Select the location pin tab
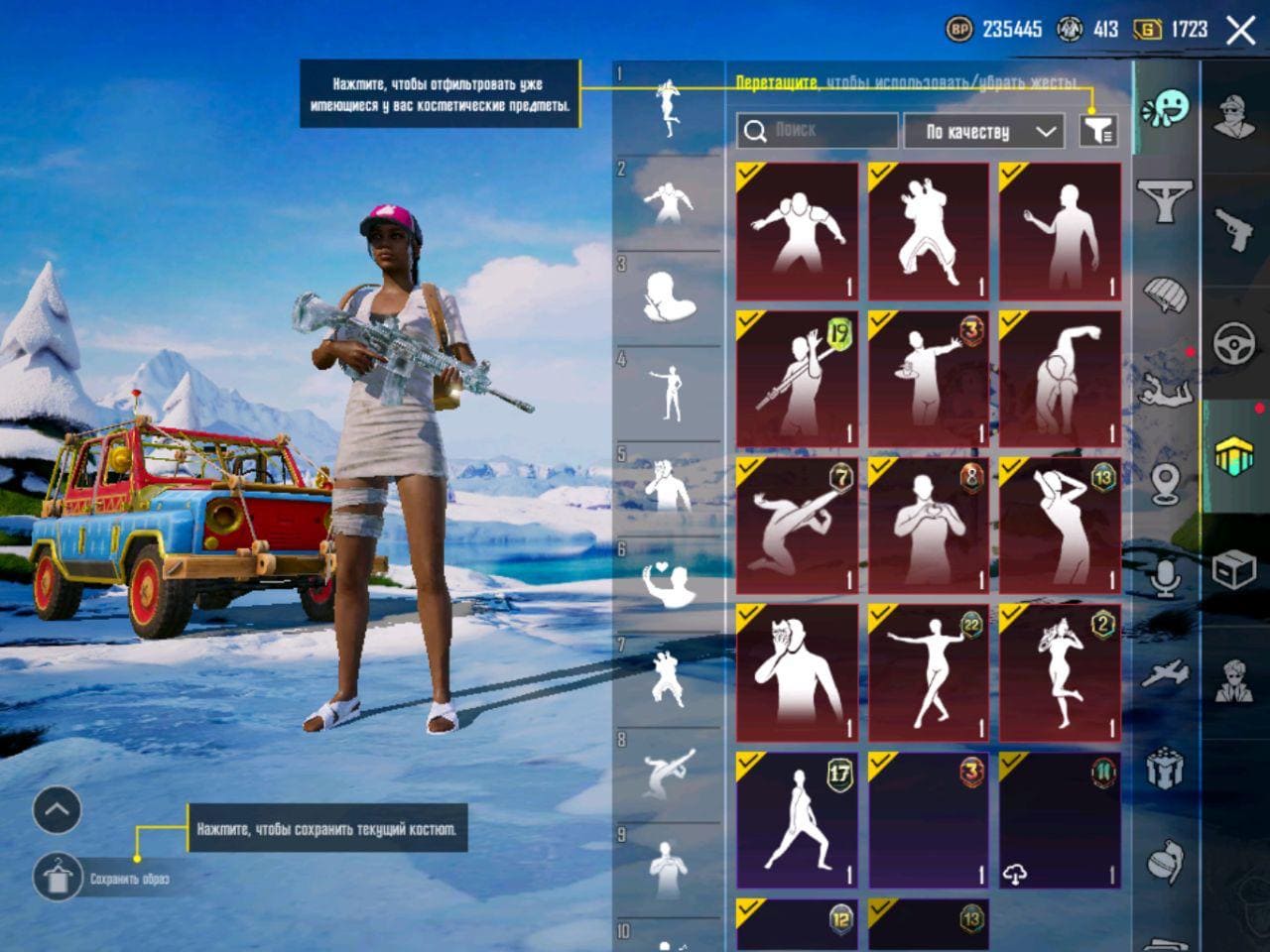This screenshot has height=952, width=1270. pos(1166,484)
